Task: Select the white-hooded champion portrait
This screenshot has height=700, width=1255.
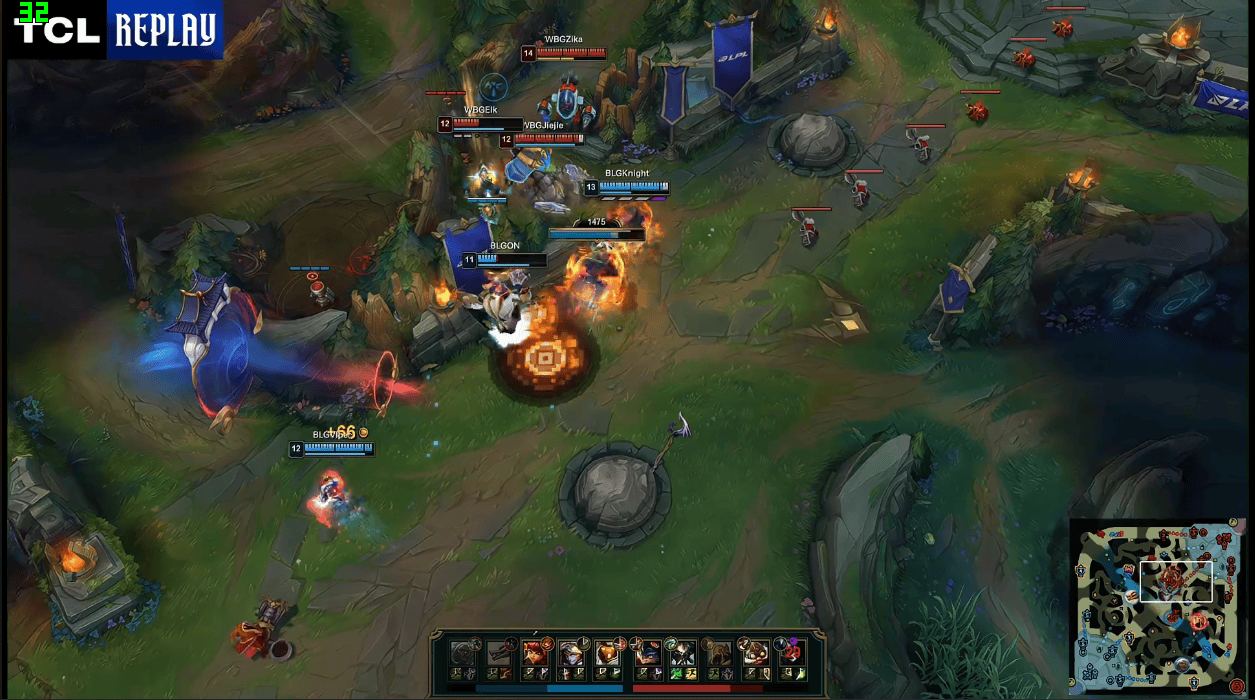Action: pyautogui.click(x=570, y=653)
